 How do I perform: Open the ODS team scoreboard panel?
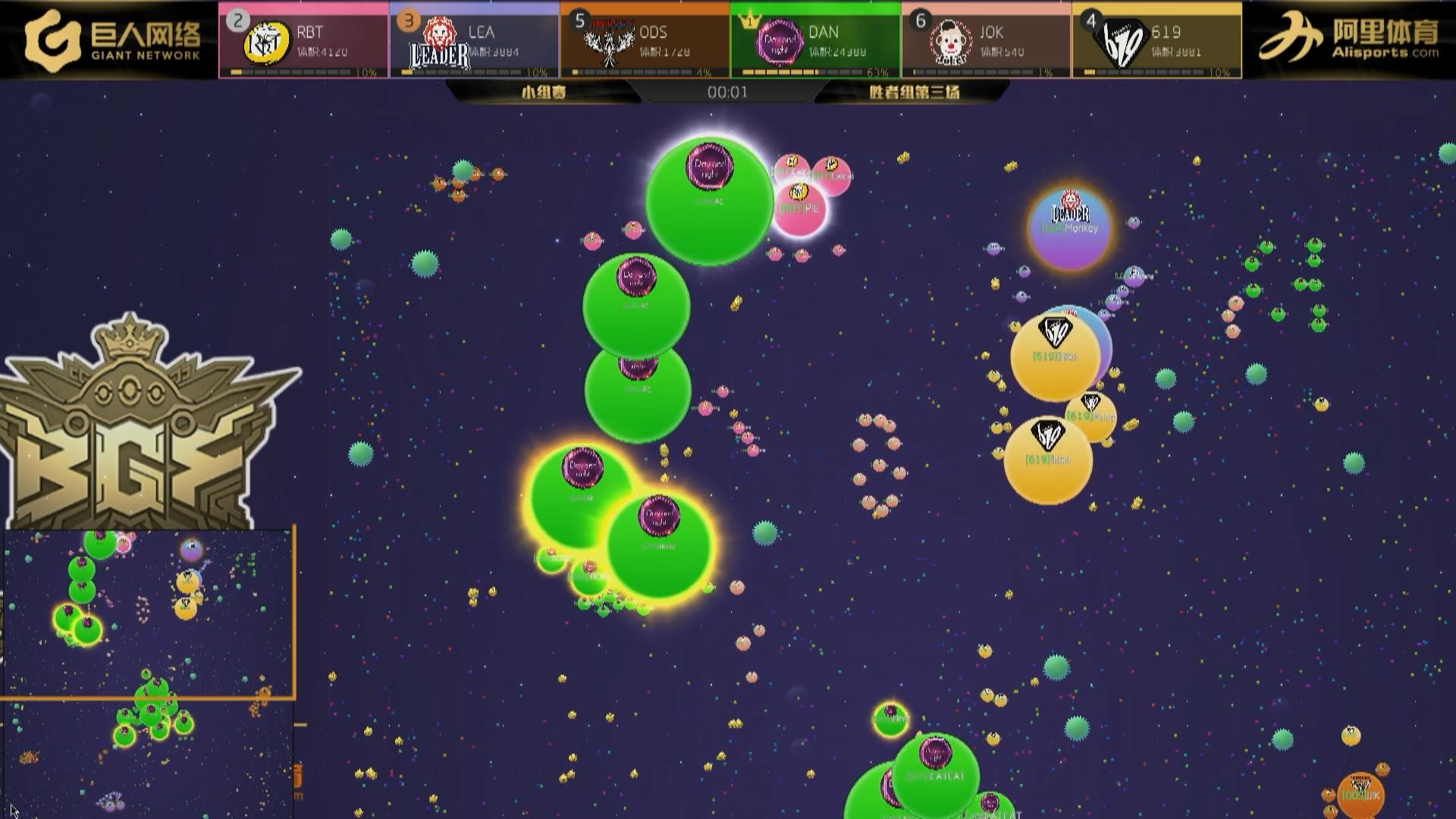coord(645,41)
